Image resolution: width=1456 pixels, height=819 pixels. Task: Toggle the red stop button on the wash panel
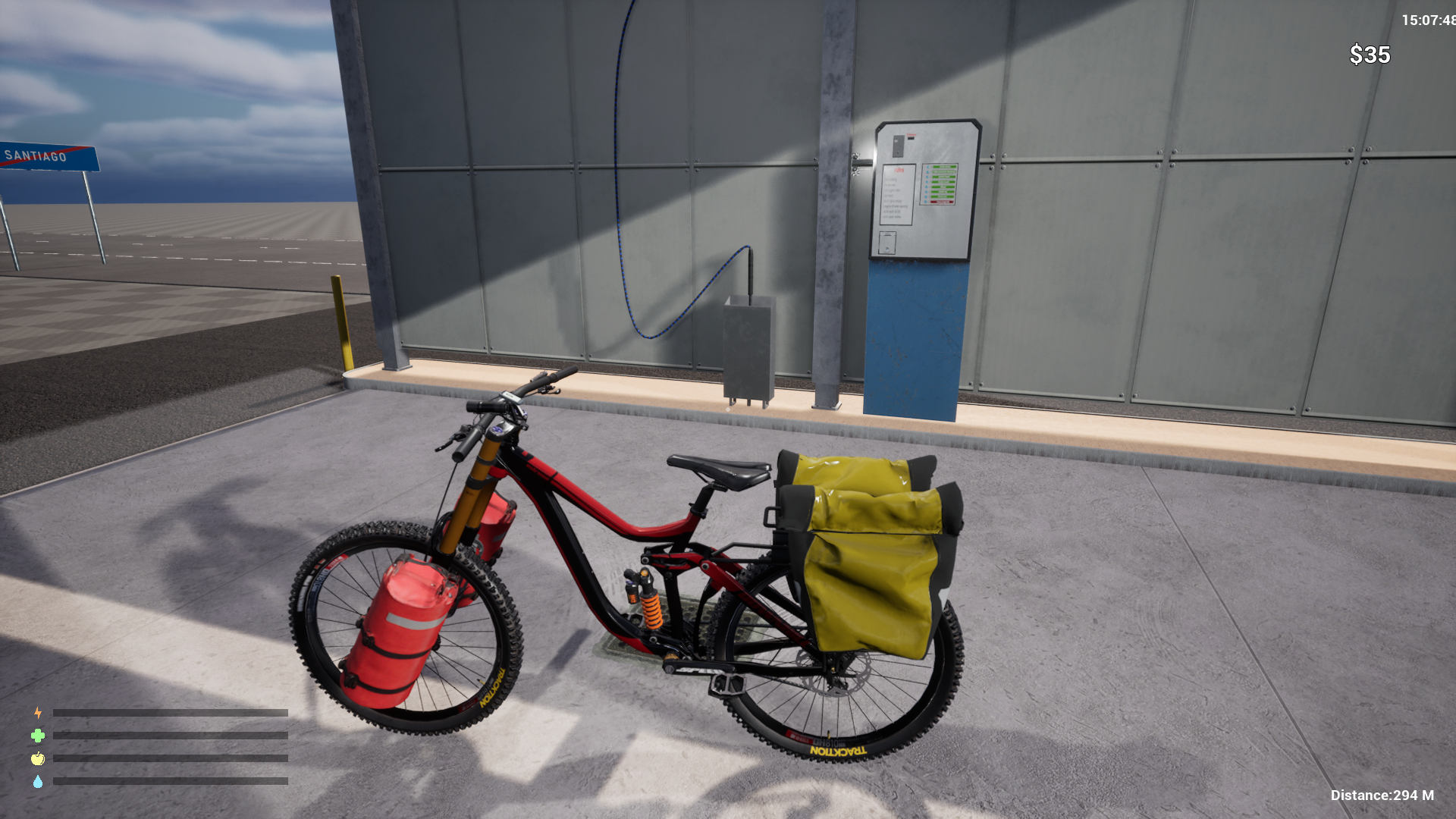pyautogui.click(x=942, y=202)
